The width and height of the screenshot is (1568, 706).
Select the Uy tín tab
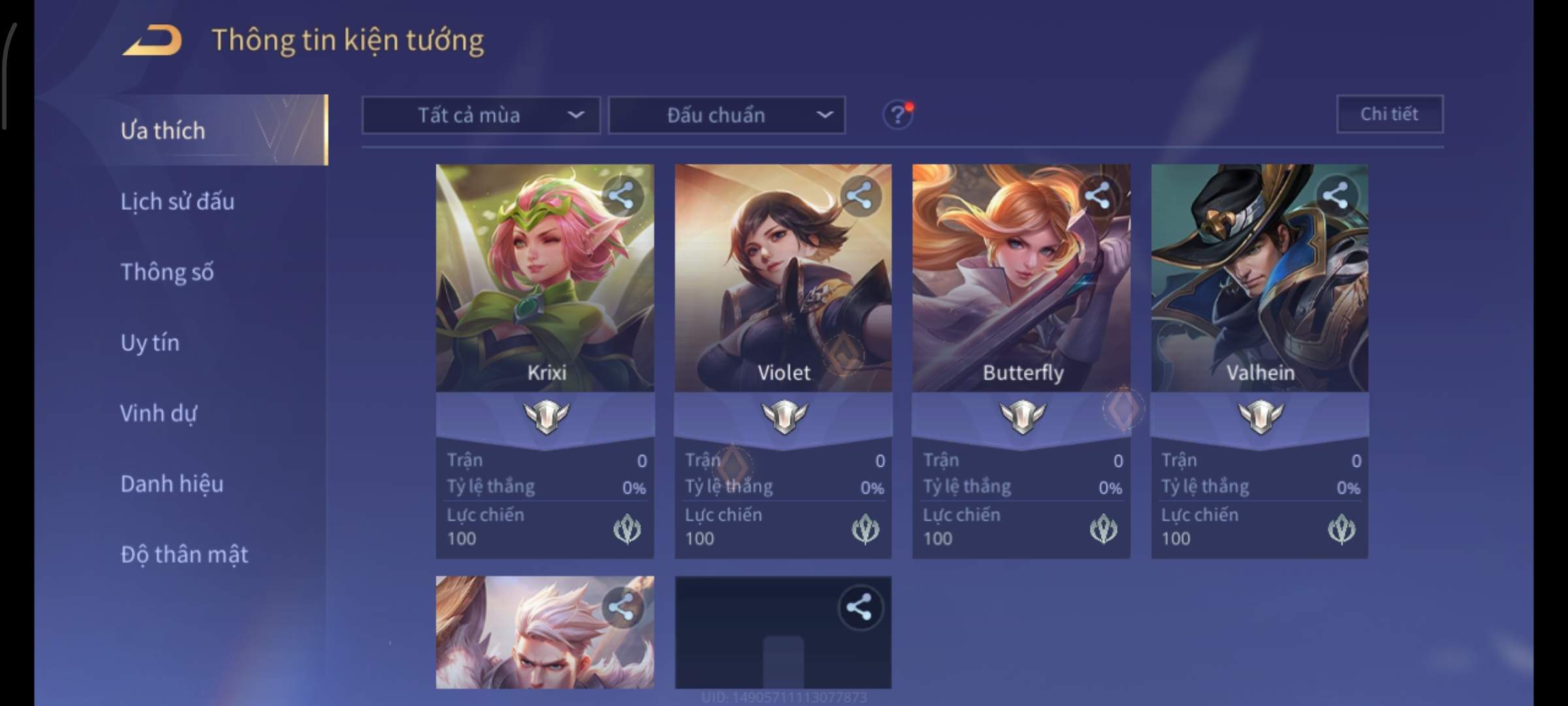tap(150, 343)
